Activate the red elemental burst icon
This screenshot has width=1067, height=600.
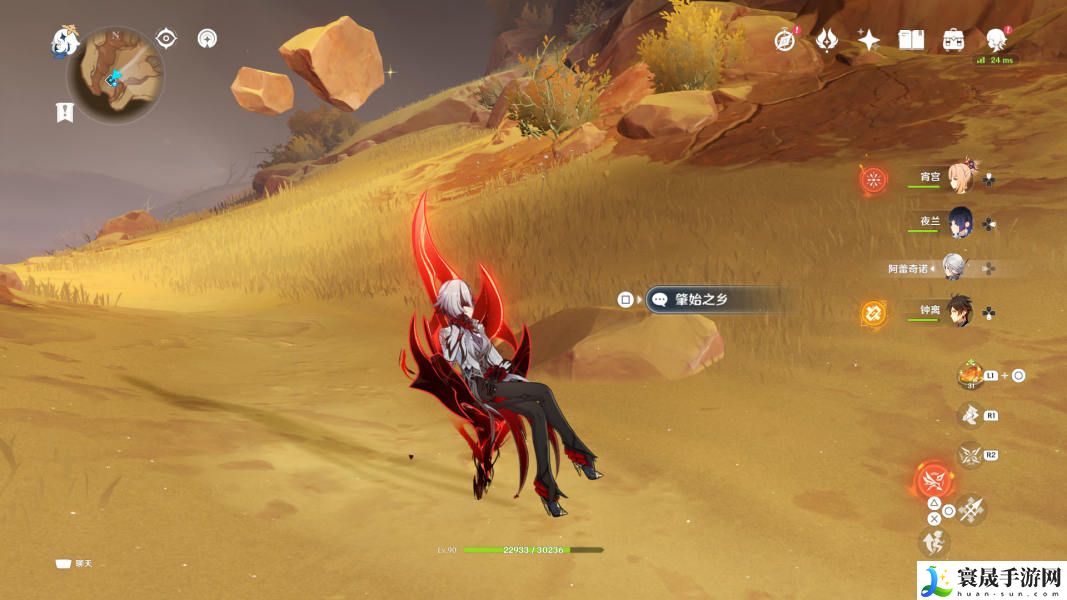pyautogui.click(x=934, y=479)
